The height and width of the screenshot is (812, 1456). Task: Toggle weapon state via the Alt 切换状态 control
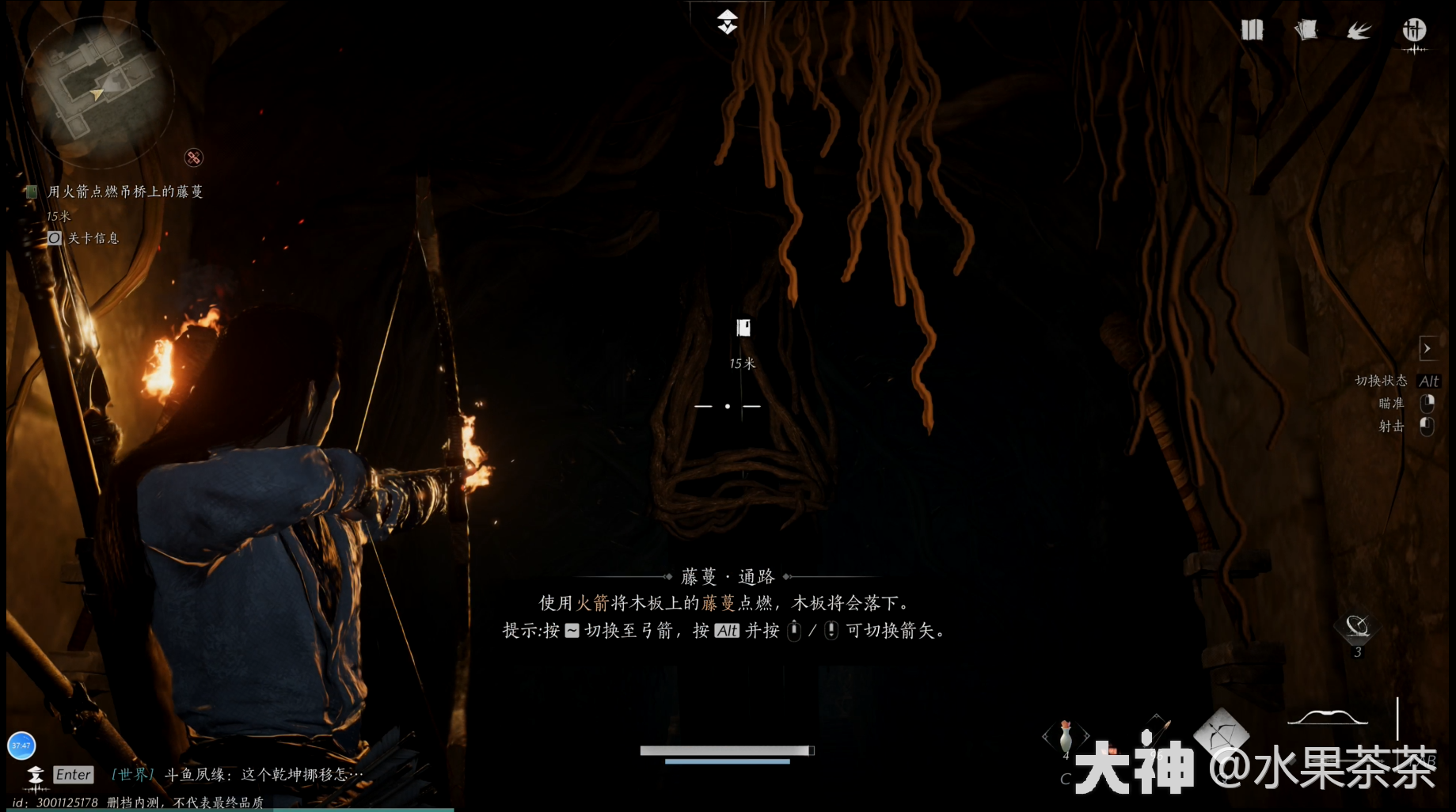(1428, 381)
